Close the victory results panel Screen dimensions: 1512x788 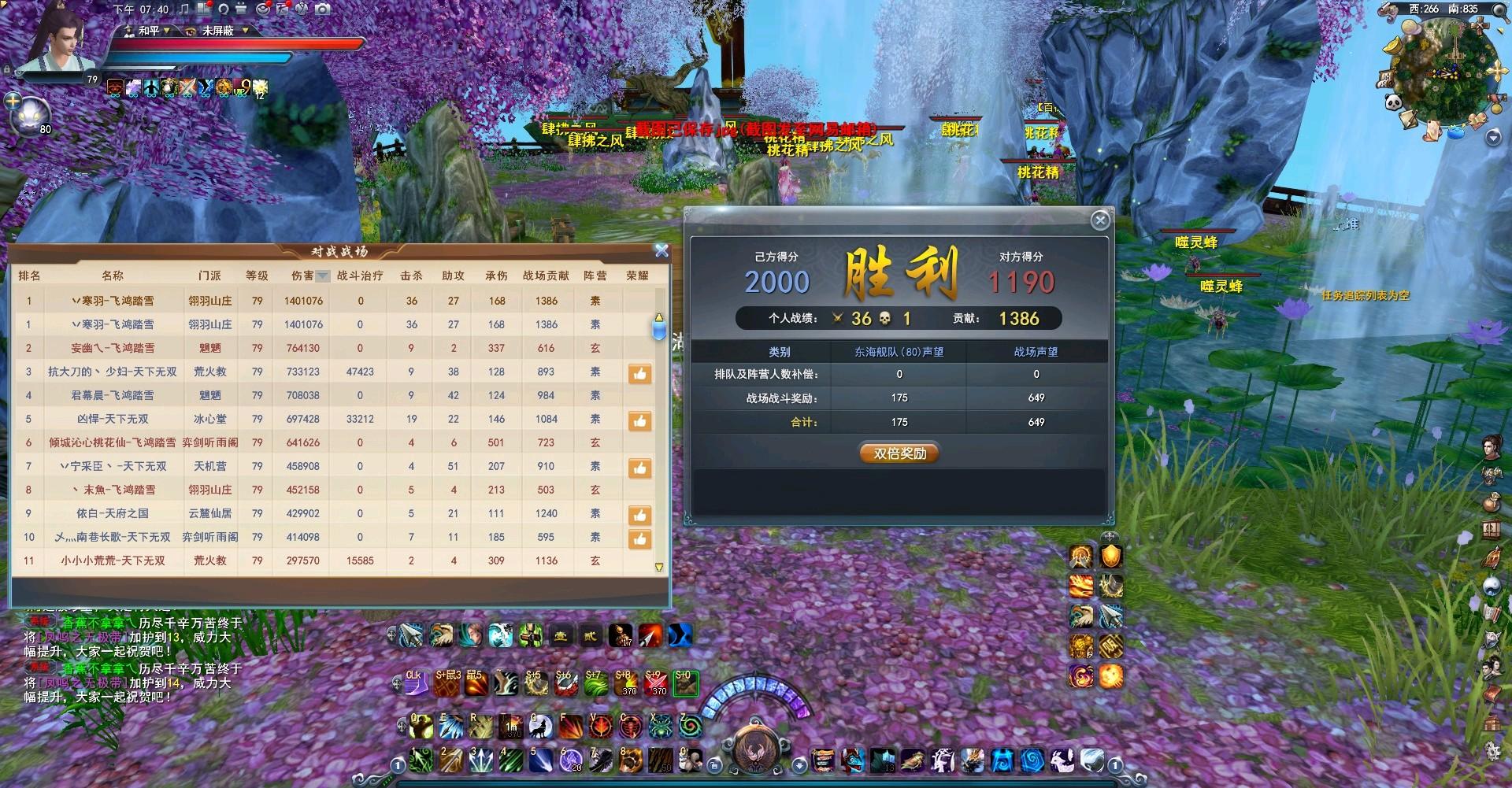click(x=1100, y=220)
